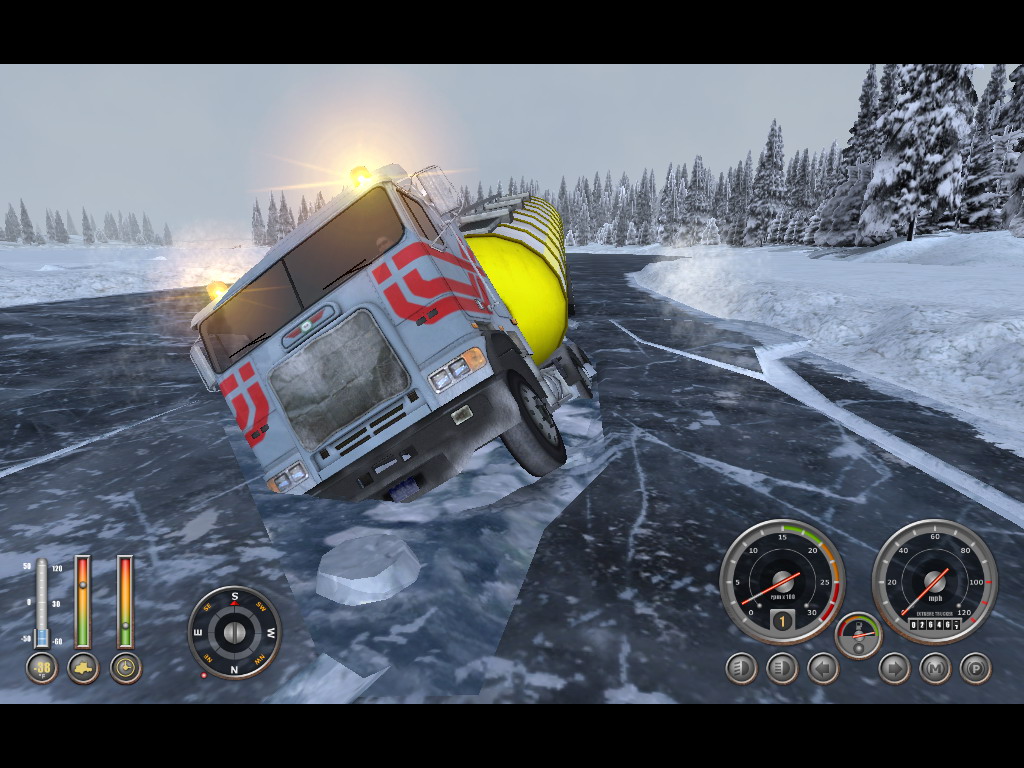Engage the parking brake P button
Screen dimensions: 1024x768
click(976, 668)
